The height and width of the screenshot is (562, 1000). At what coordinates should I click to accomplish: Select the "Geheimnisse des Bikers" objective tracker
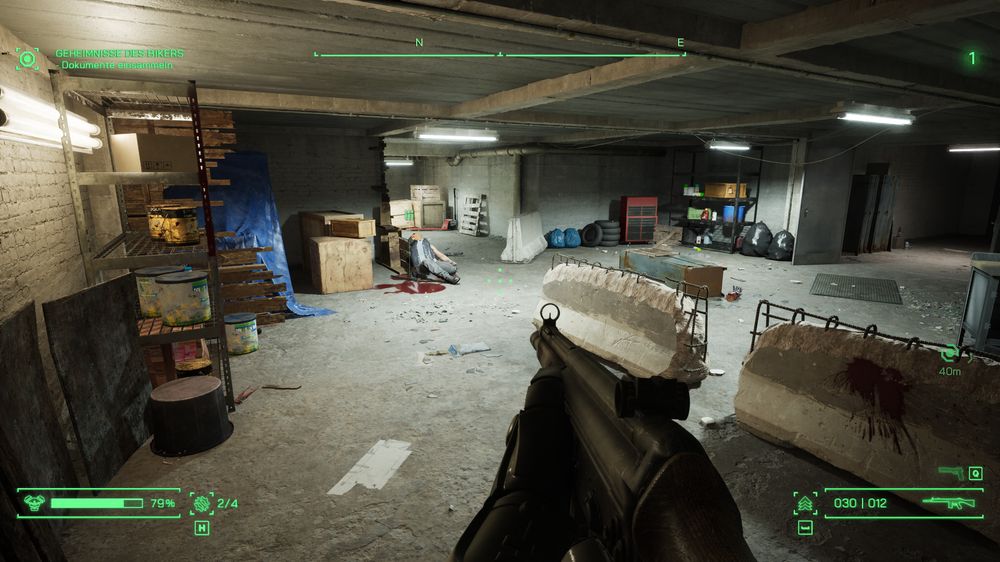pyautogui.click(x=119, y=53)
